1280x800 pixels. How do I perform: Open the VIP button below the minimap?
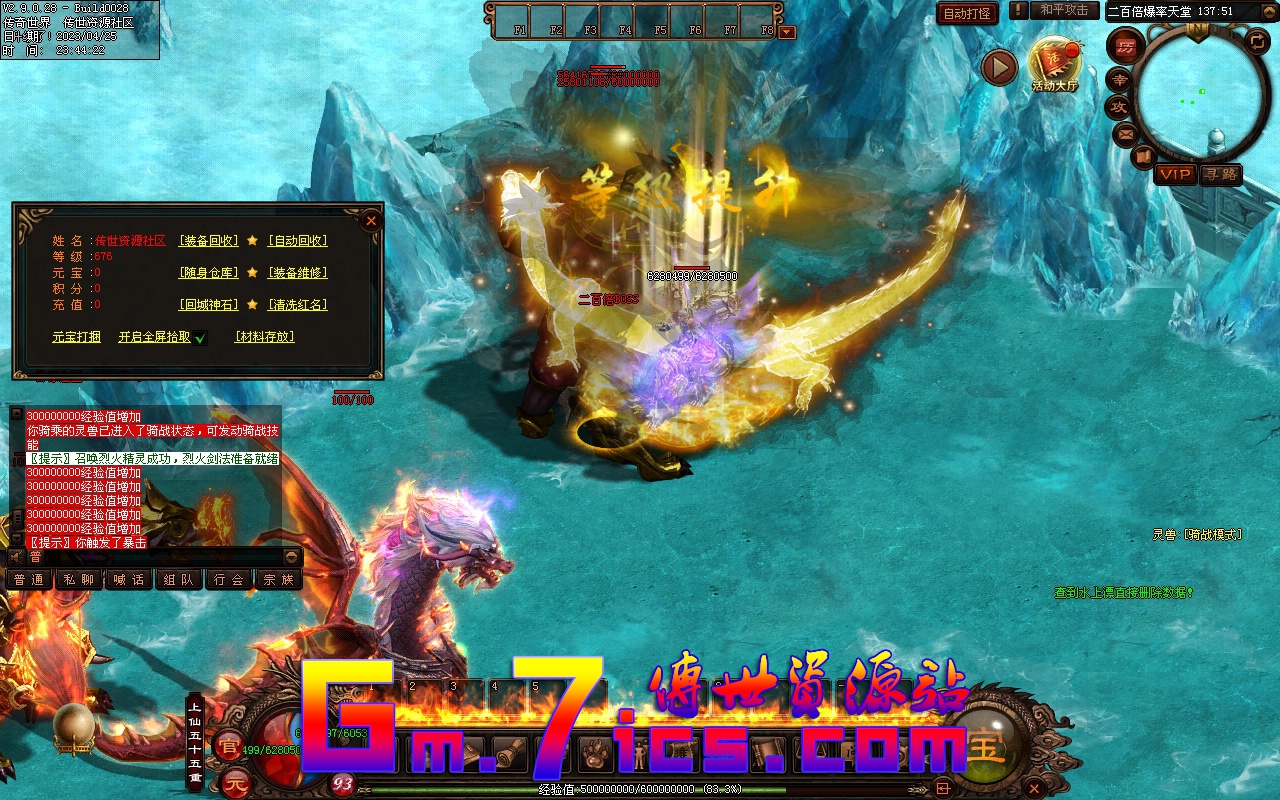[x=1175, y=175]
